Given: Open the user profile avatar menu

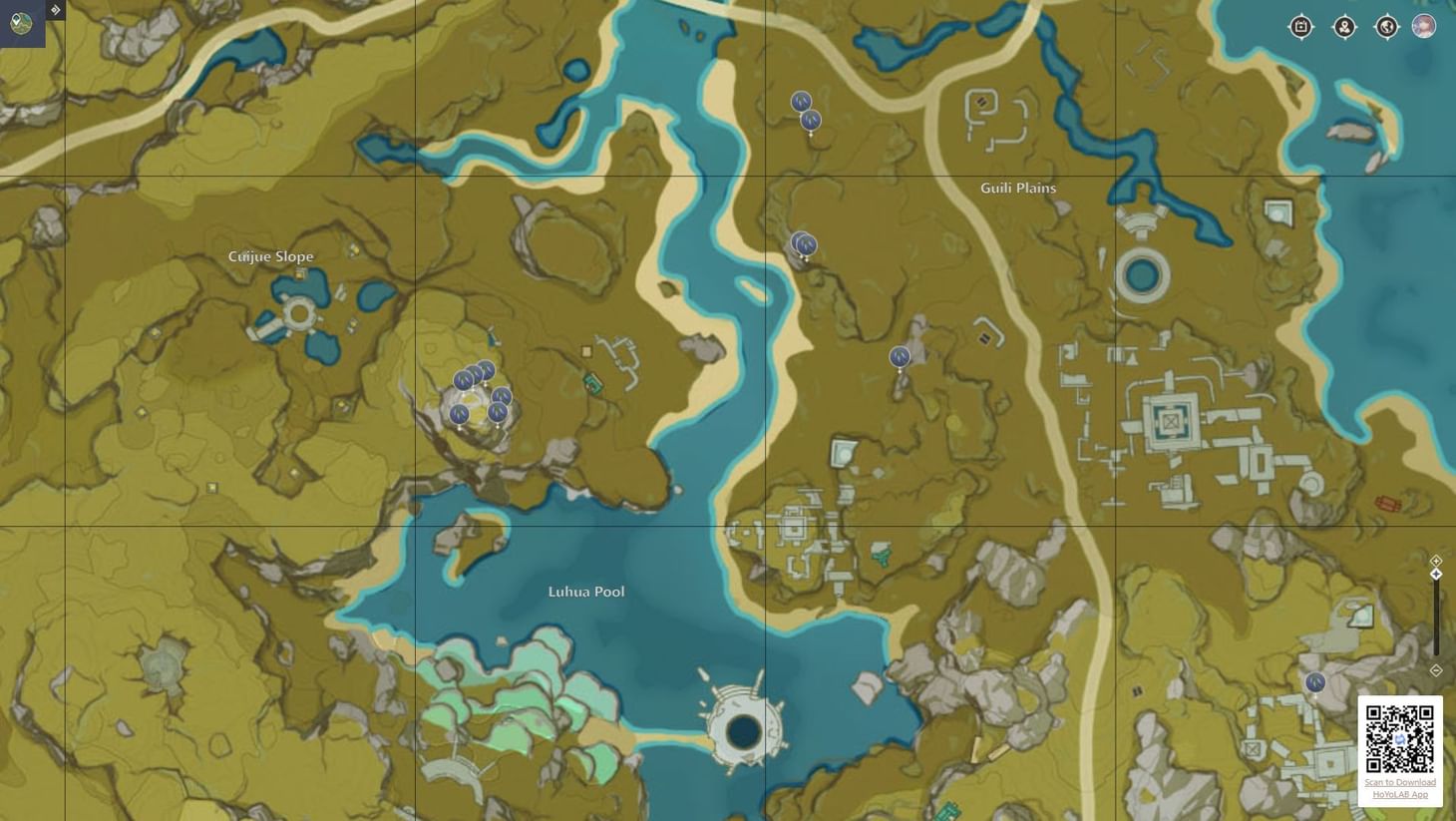Looking at the screenshot, I should [x=1423, y=26].
